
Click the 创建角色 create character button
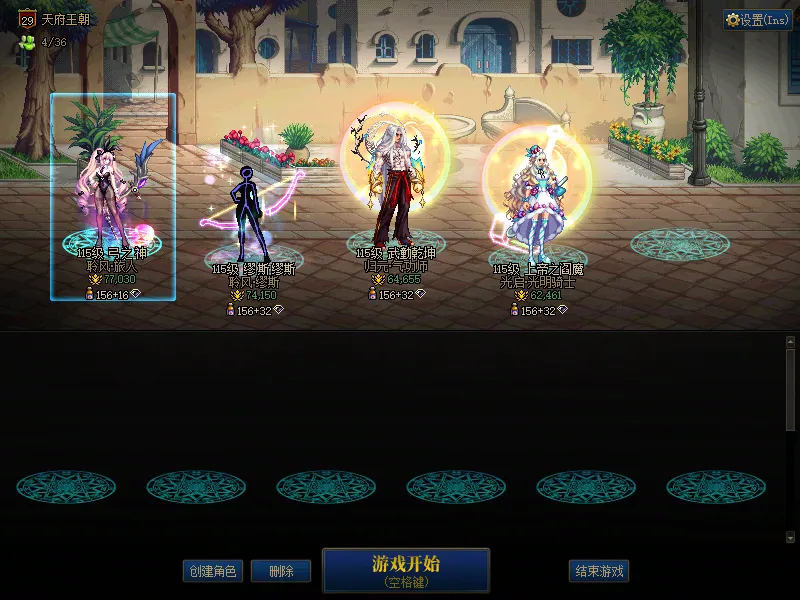[x=212, y=571]
